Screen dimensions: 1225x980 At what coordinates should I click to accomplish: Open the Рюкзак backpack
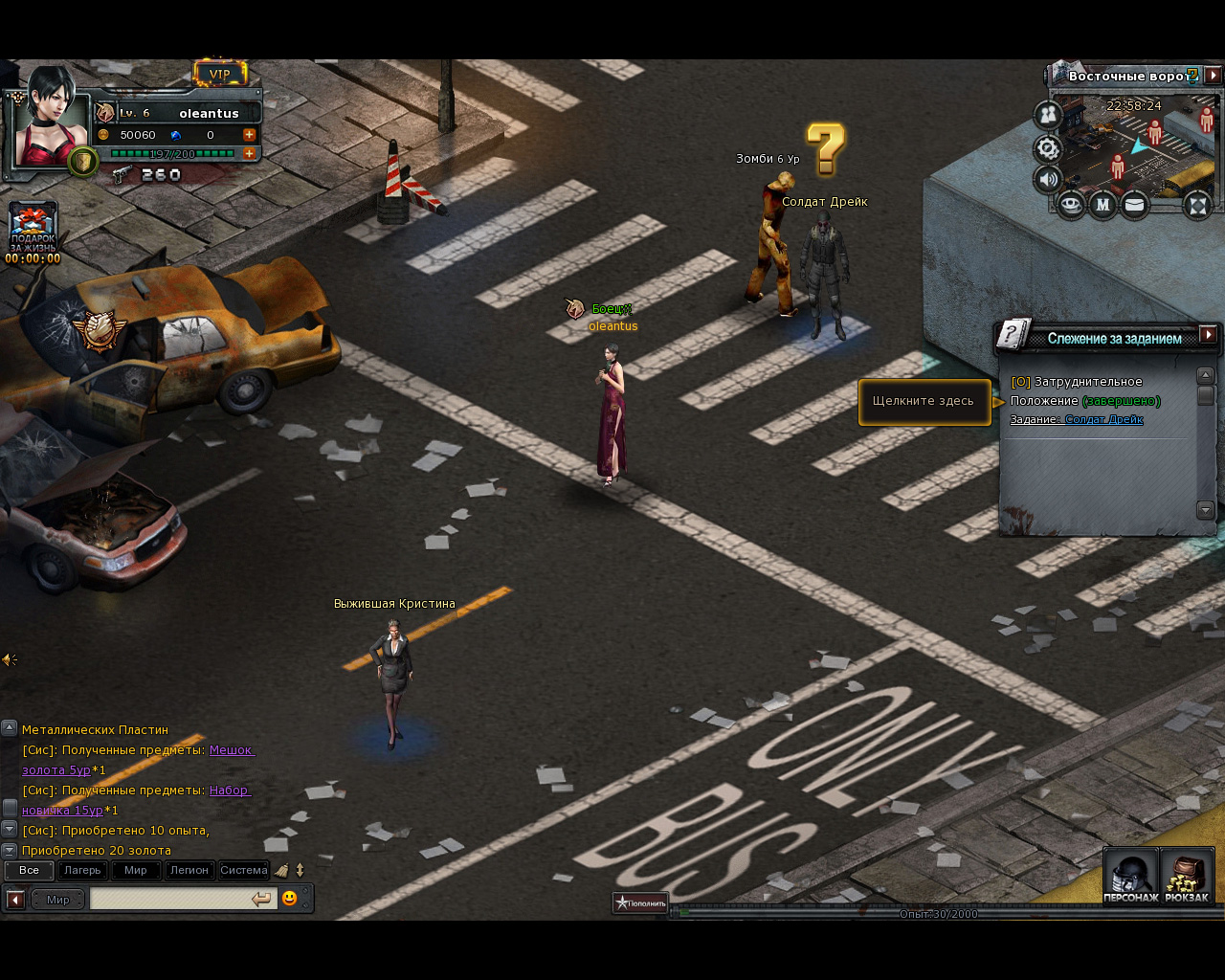pyautogui.click(x=1187, y=876)
